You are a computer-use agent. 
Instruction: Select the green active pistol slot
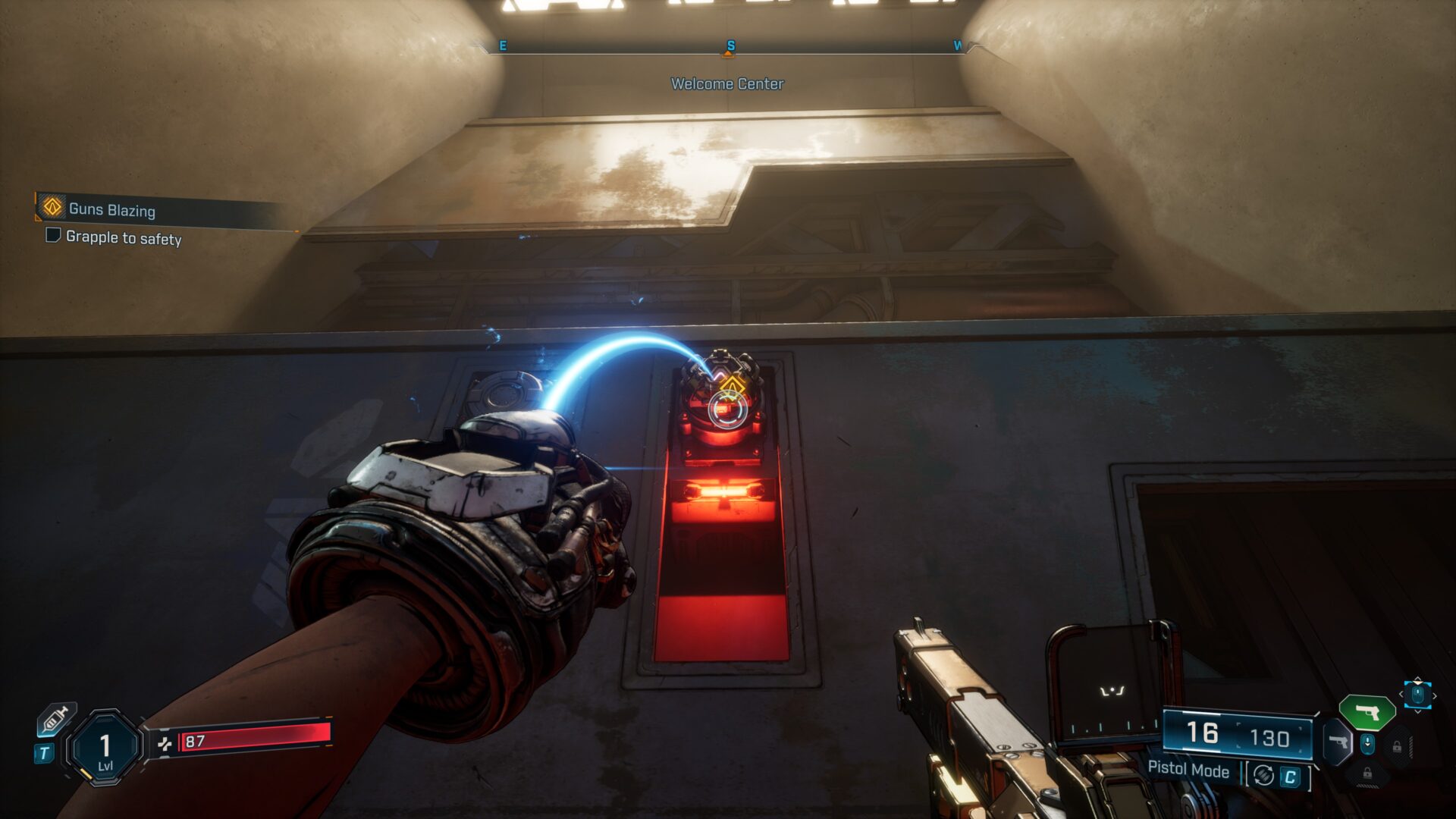click(x=1367, y=713)
